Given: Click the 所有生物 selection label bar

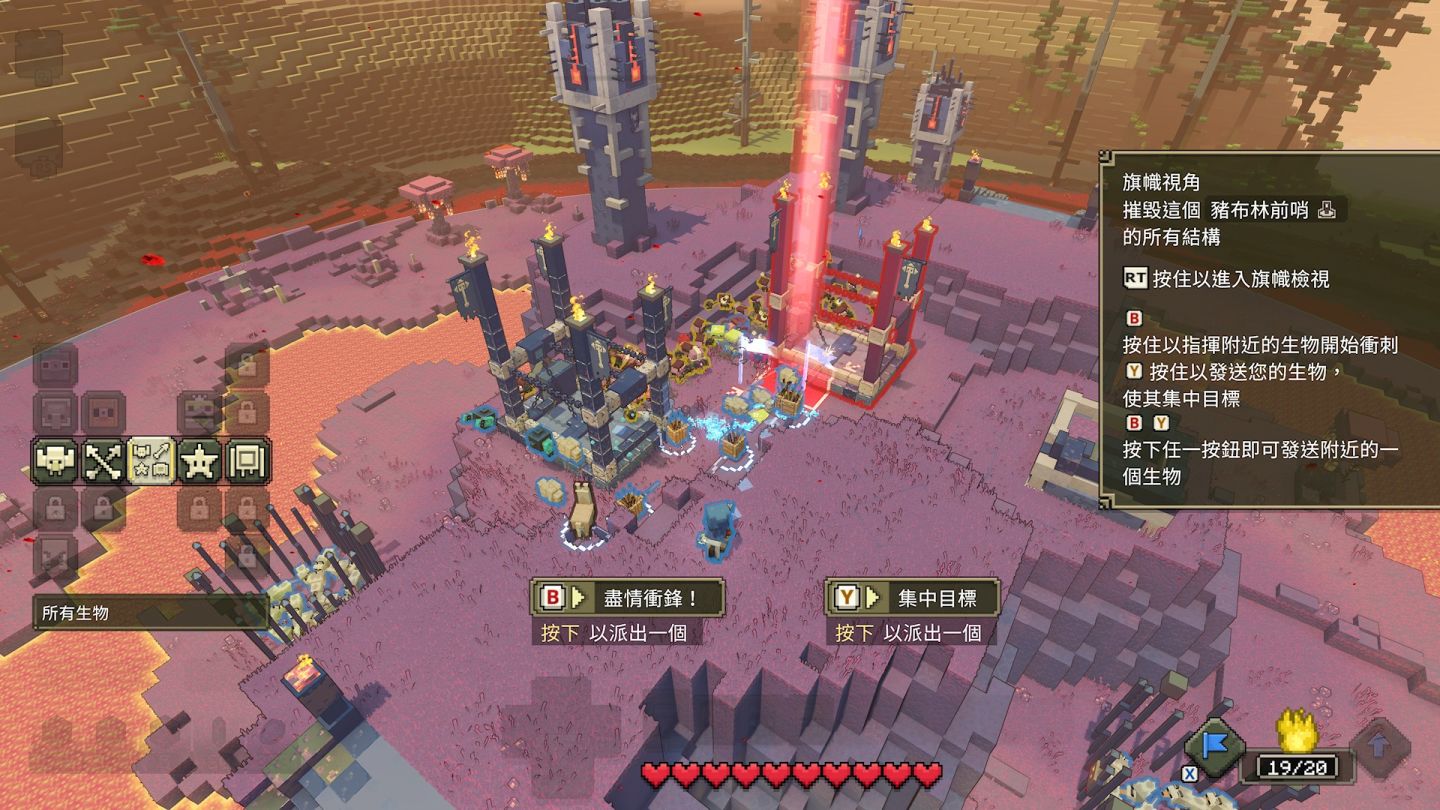Looking at the screenshot, I should click(150, 613).
